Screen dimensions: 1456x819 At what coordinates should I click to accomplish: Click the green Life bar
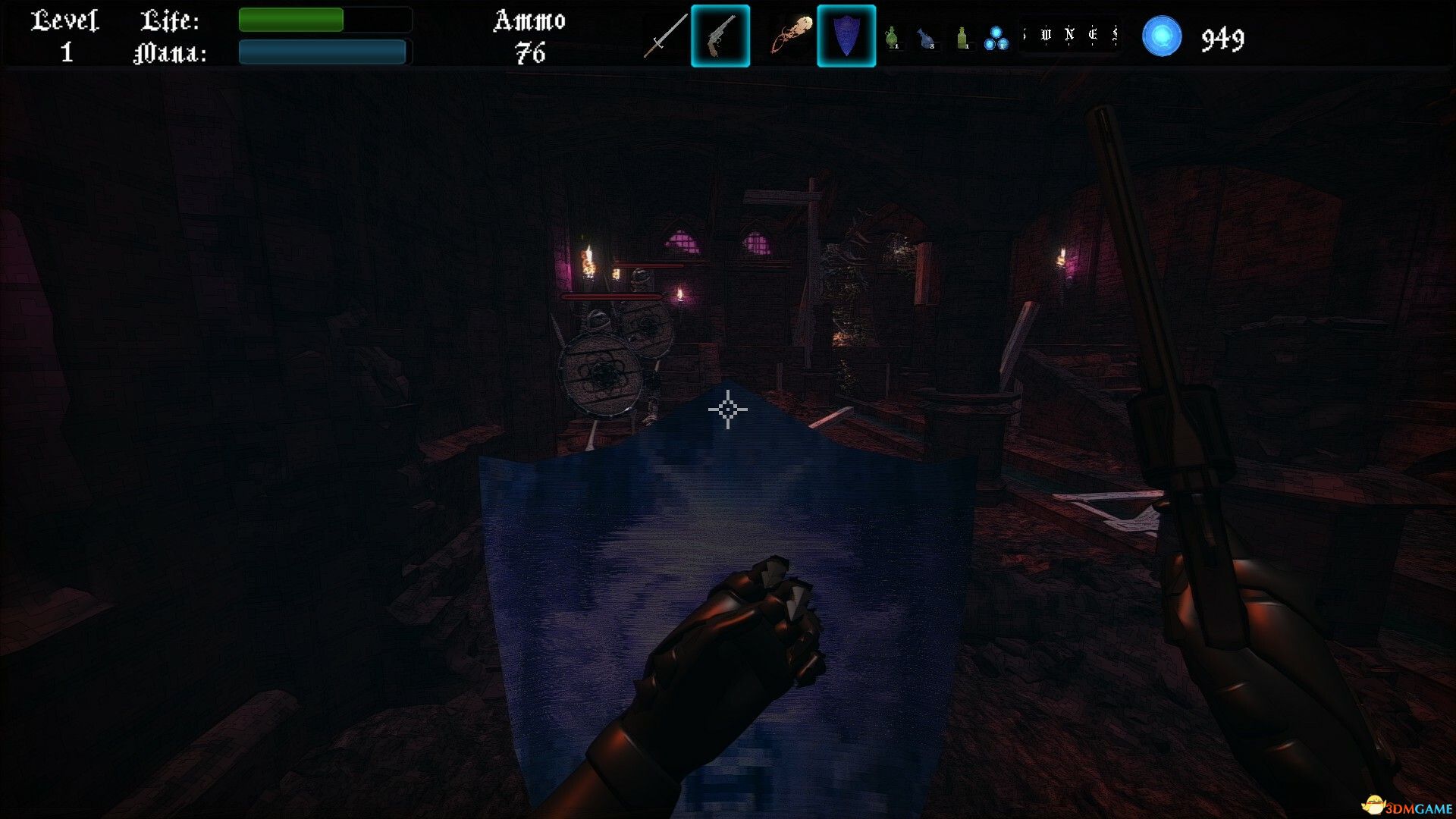point(290,20)
